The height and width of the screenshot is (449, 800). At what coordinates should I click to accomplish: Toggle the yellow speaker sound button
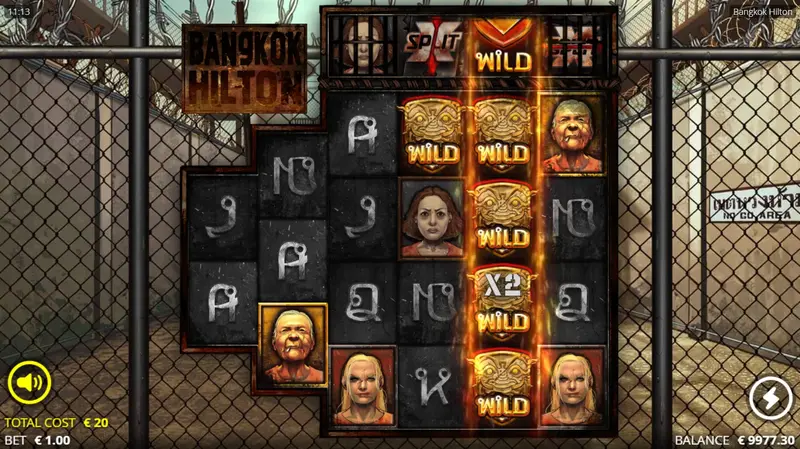pyautogui.click(x=30, y=382)
